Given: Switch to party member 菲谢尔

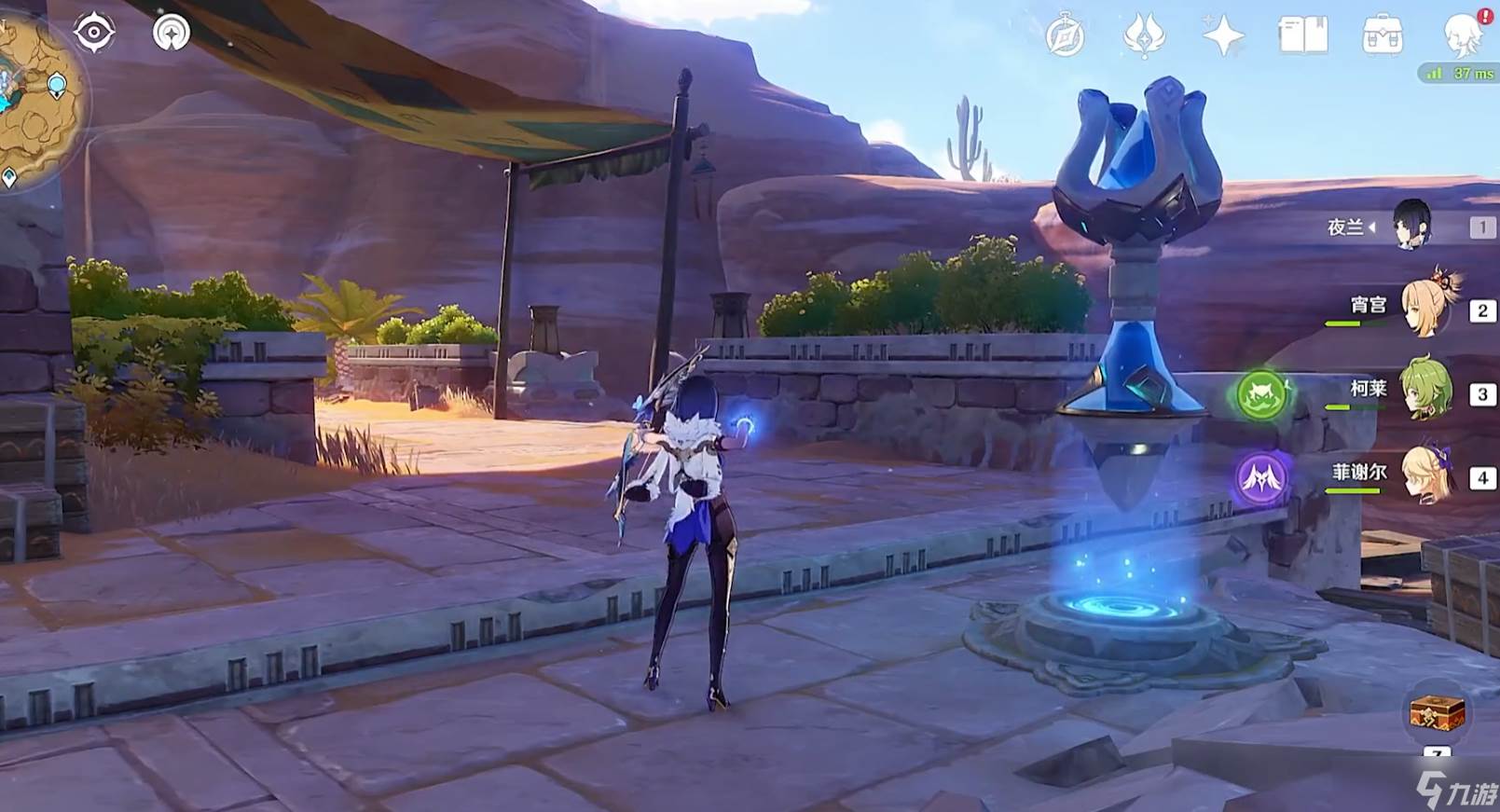Looking at the screenshot, I should point(1426,474).
